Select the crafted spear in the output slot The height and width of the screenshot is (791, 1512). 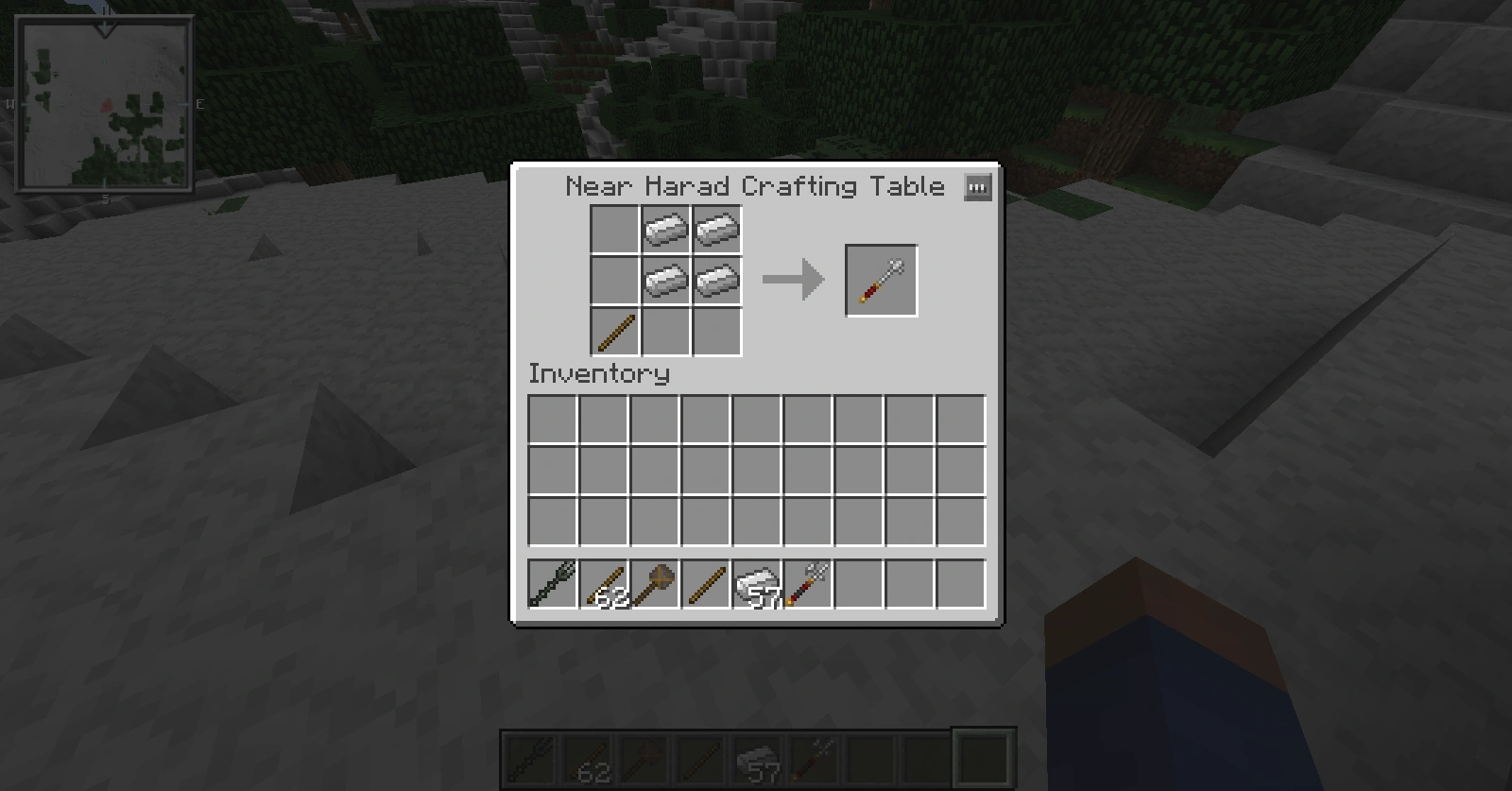tap(881, 279)
